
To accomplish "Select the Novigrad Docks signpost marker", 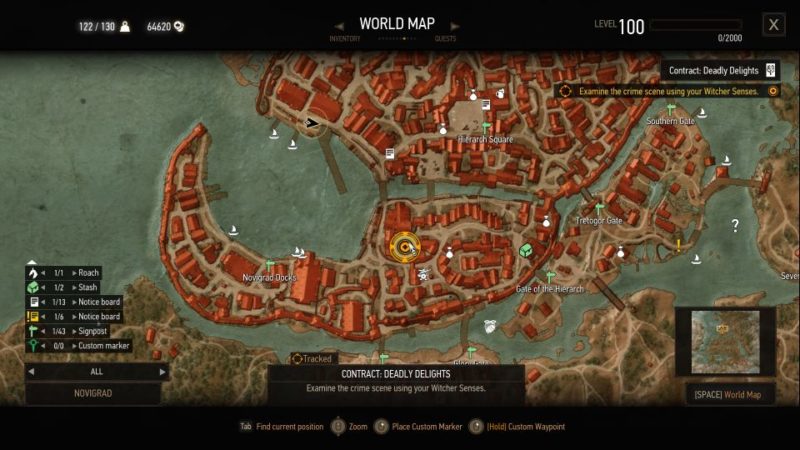I will click(270, 266).
